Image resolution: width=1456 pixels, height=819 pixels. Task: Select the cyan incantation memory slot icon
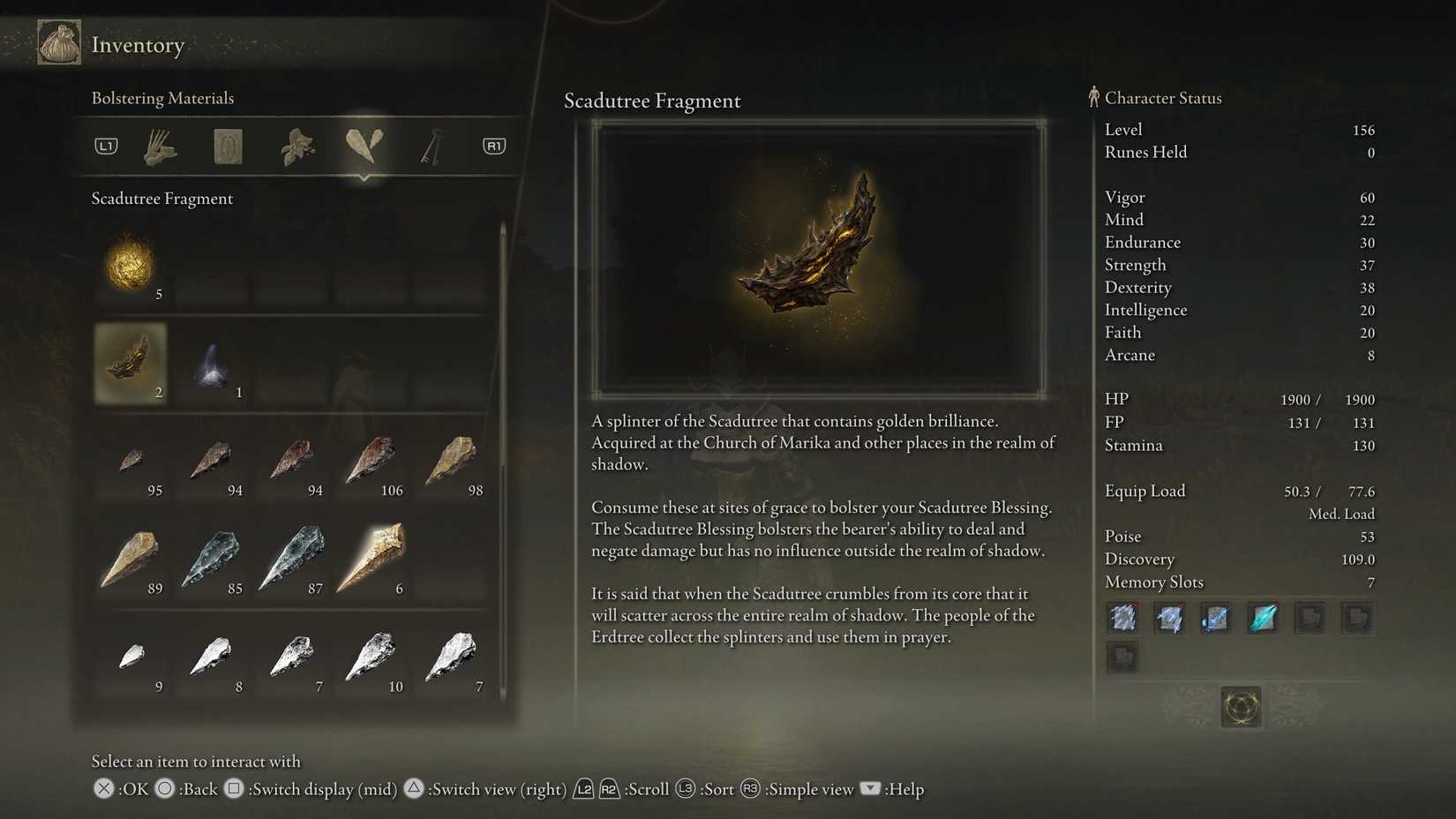pos(1262,618)
